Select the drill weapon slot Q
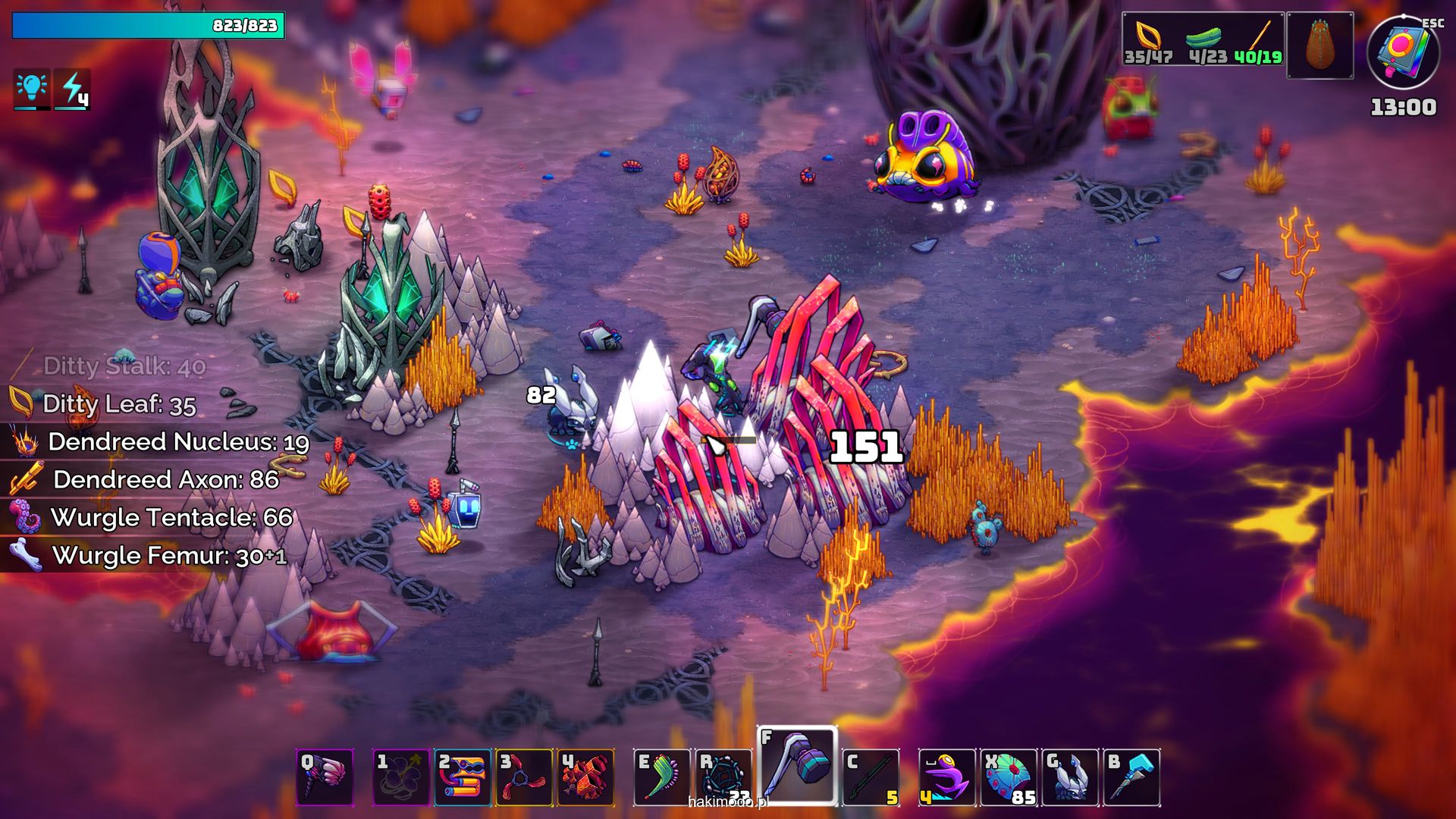 [325, 777]
